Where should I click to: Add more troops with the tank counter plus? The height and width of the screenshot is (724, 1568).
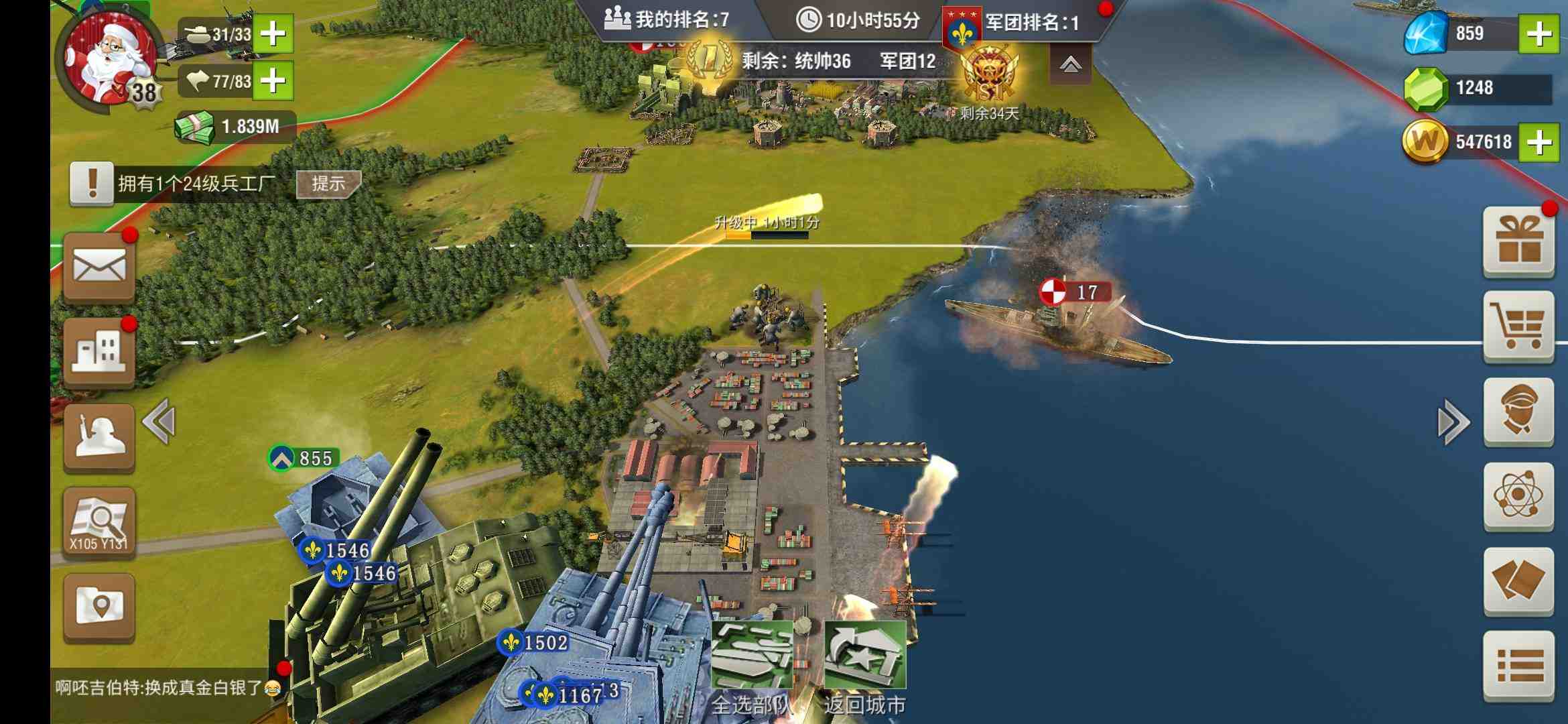(x=273, y=34)
